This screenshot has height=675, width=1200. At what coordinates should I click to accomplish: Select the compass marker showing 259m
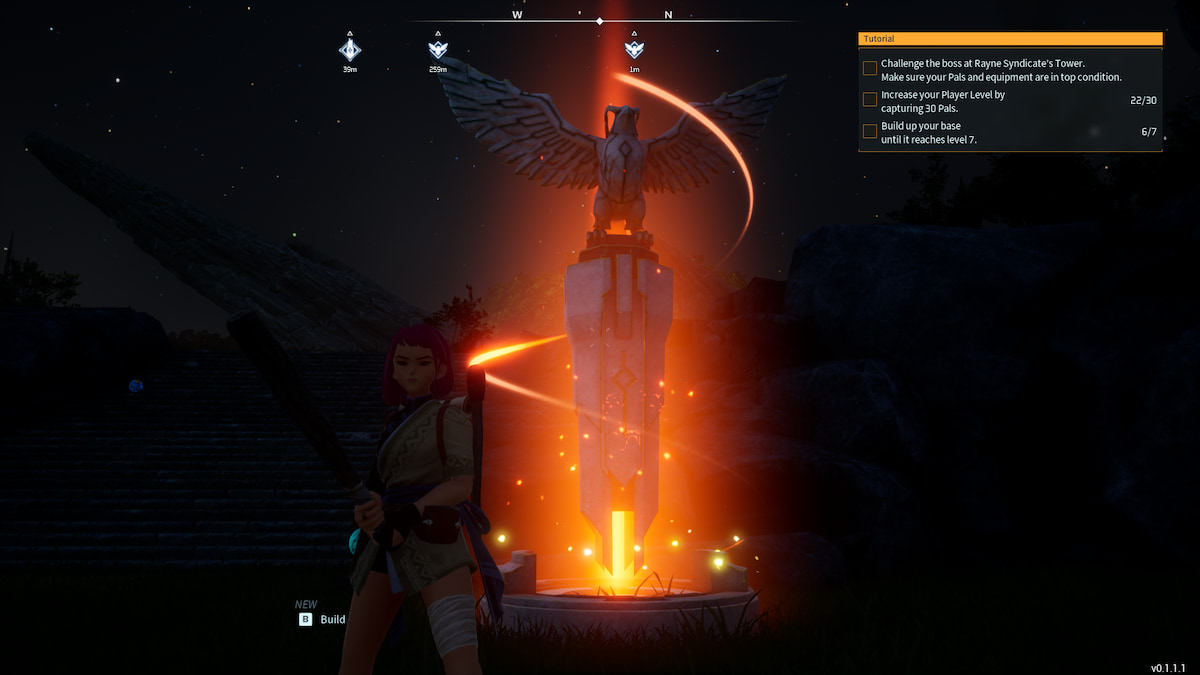[x=438, y=49]
